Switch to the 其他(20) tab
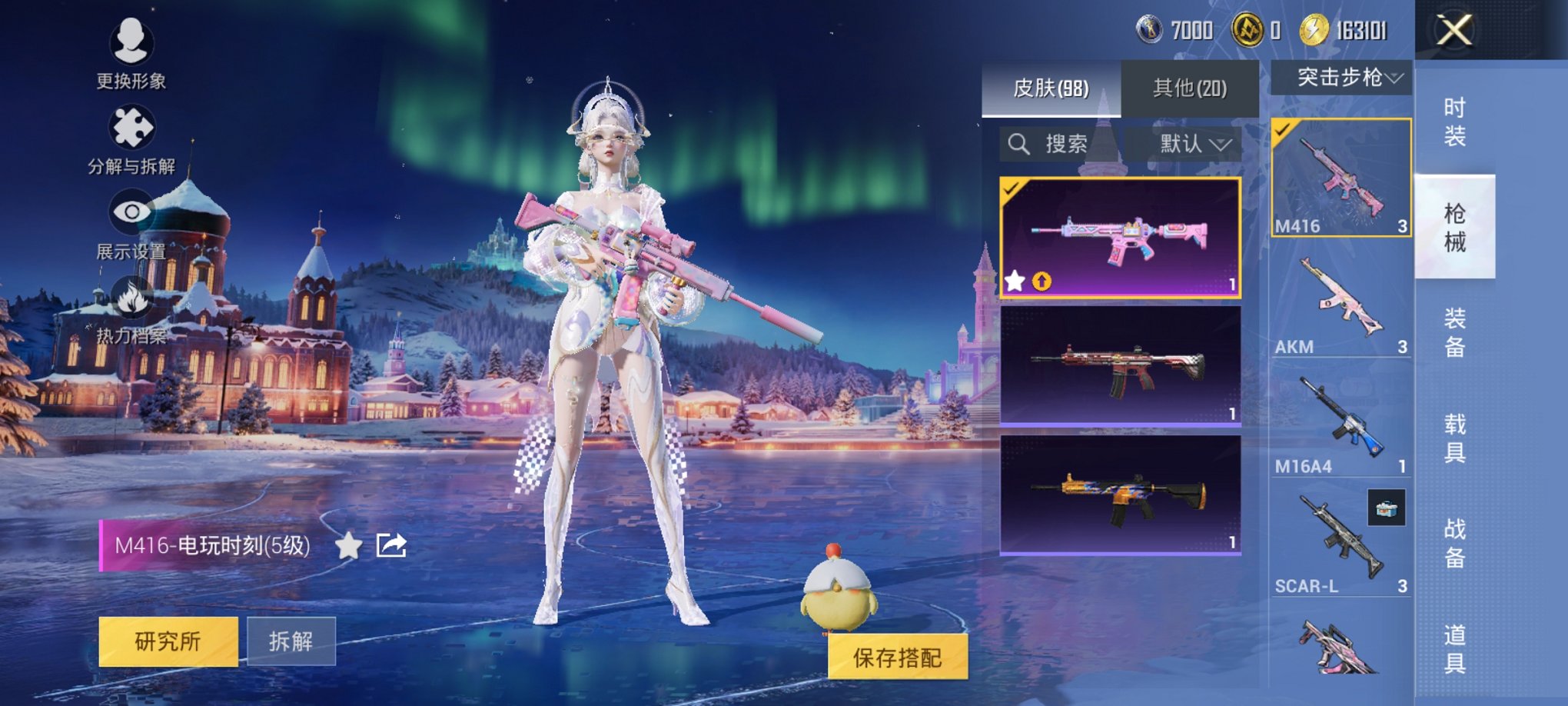Screen dimensions: 1568x706 (x=1190, y=89)
